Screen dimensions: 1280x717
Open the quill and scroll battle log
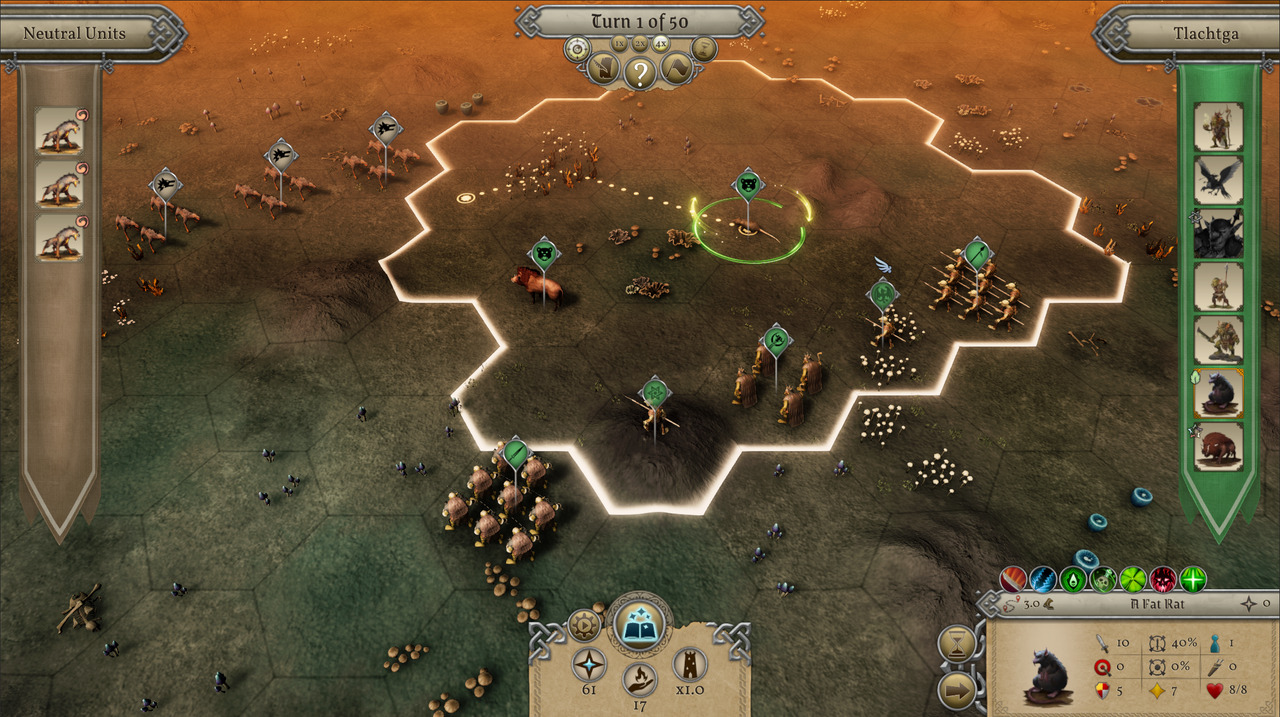pyautogui.click(x=603, y=70)
